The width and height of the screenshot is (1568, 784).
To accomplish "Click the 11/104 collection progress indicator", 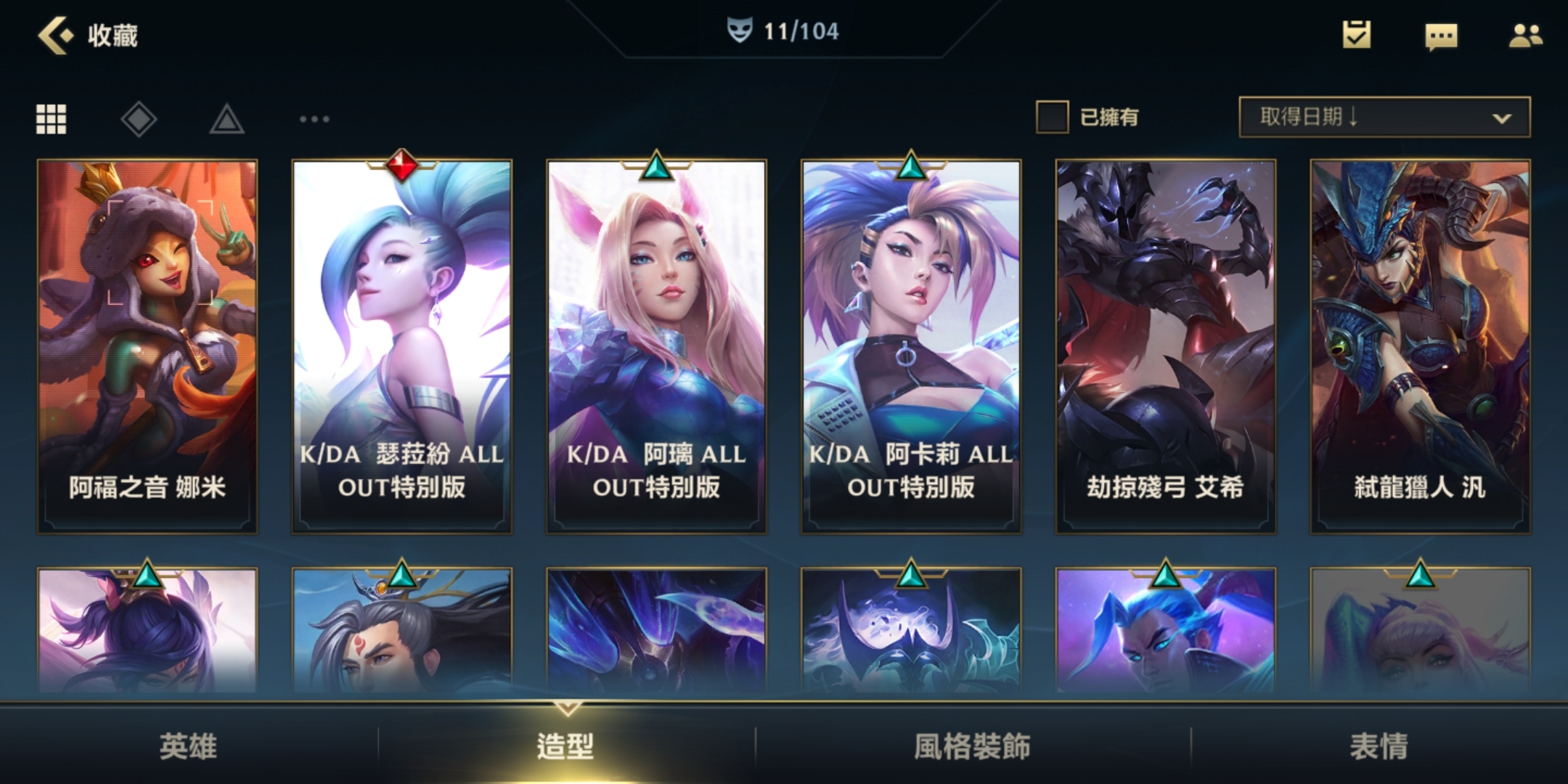I will pyautogui.click(x=799, y=31).
